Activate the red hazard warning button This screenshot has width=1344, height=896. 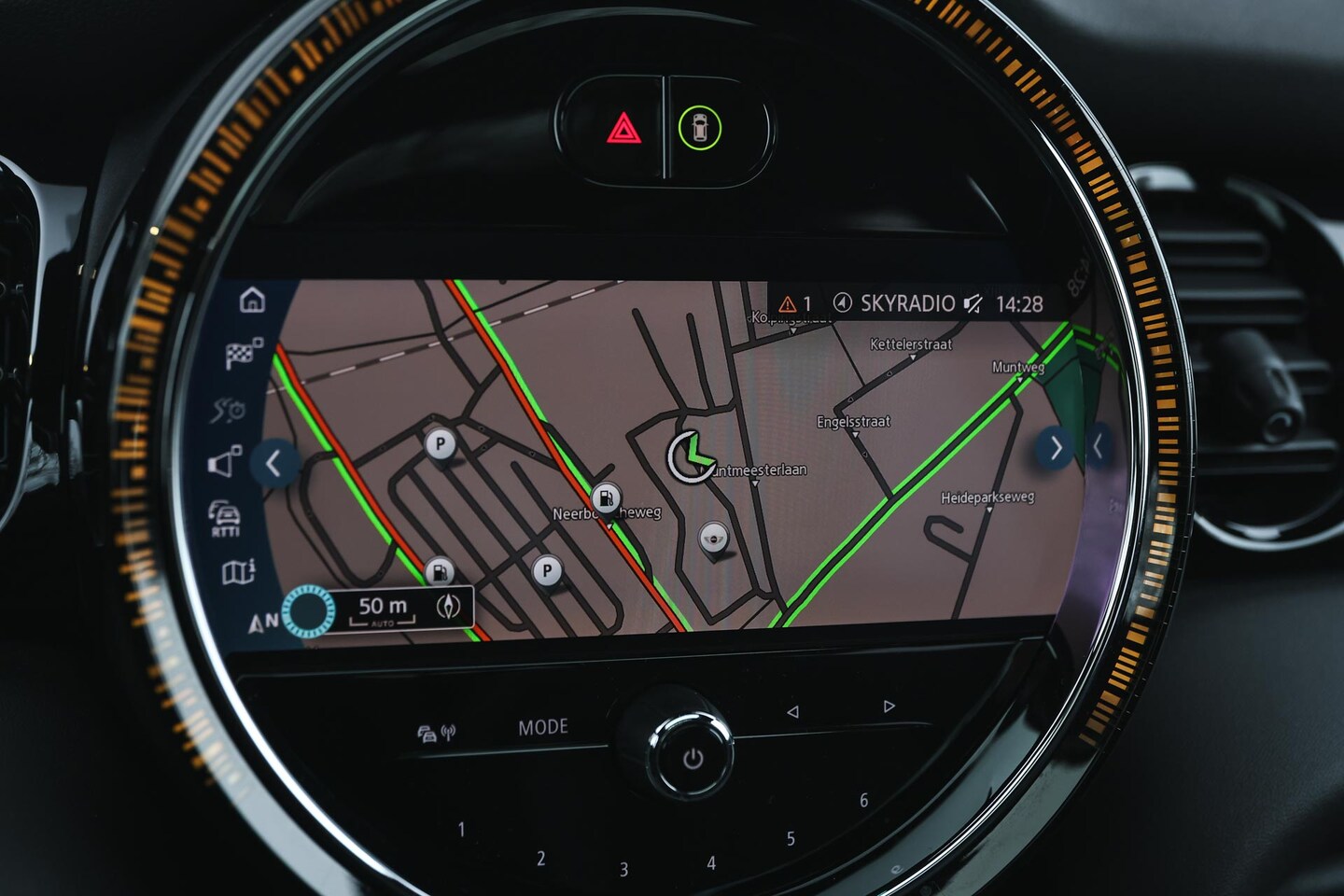click(x=623, y=128)
